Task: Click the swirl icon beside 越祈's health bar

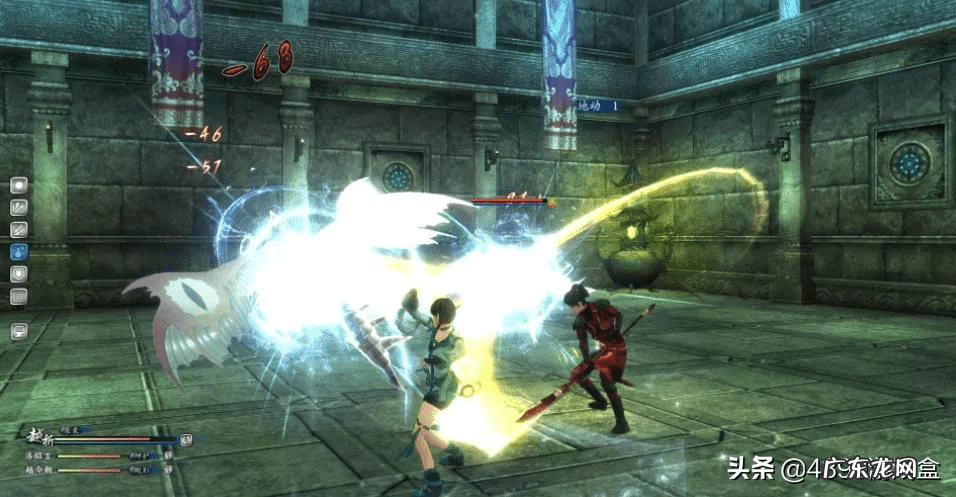Action: (x=186, y=439)
